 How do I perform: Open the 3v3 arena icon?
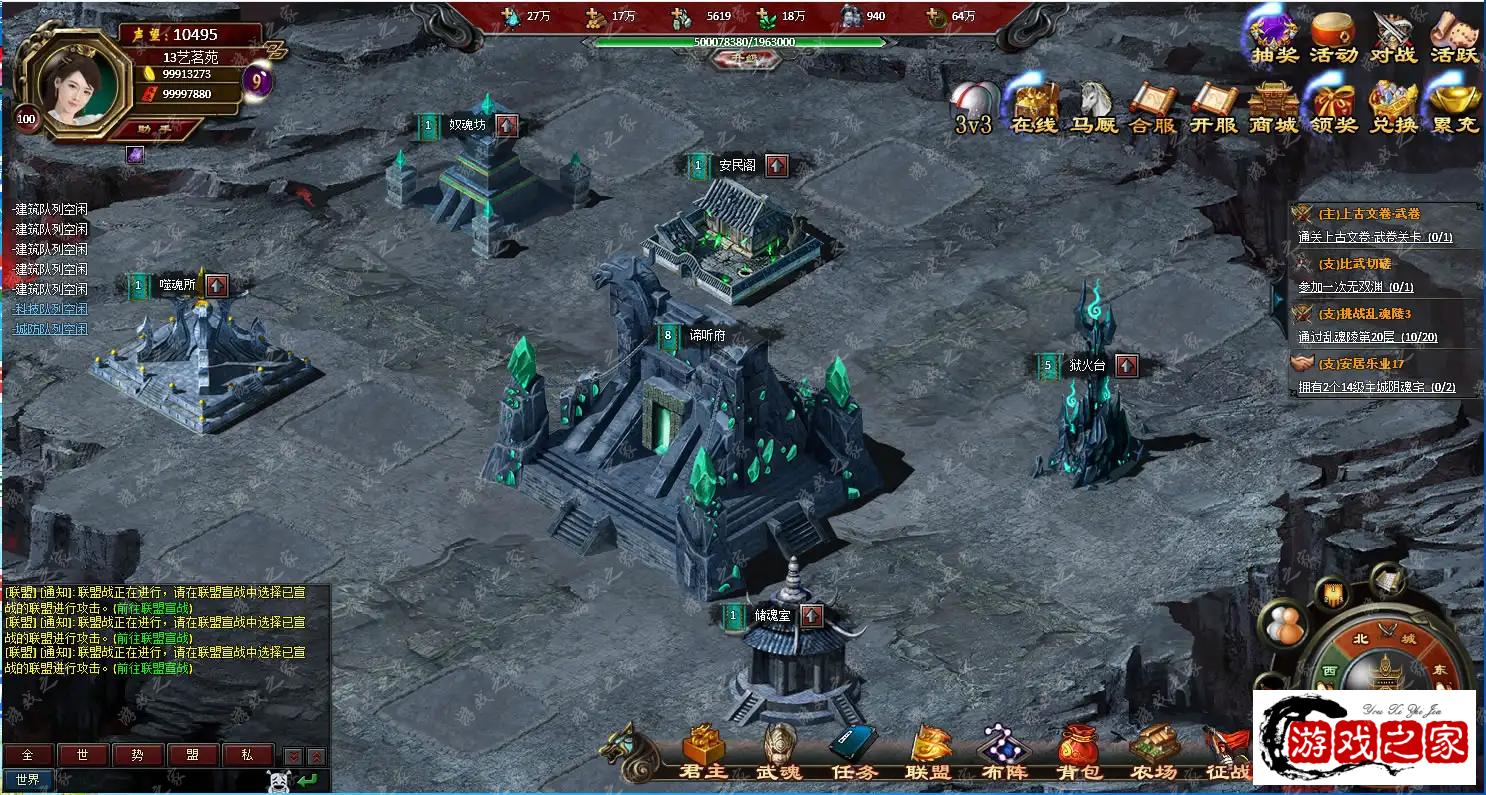[973, 109]
